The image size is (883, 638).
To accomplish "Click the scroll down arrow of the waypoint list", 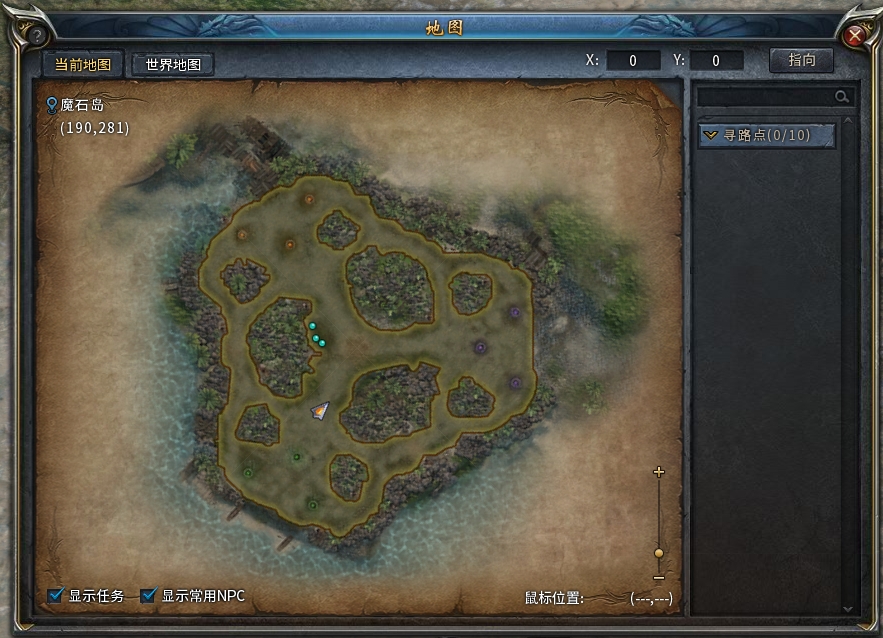I will [x=848, y=607].
